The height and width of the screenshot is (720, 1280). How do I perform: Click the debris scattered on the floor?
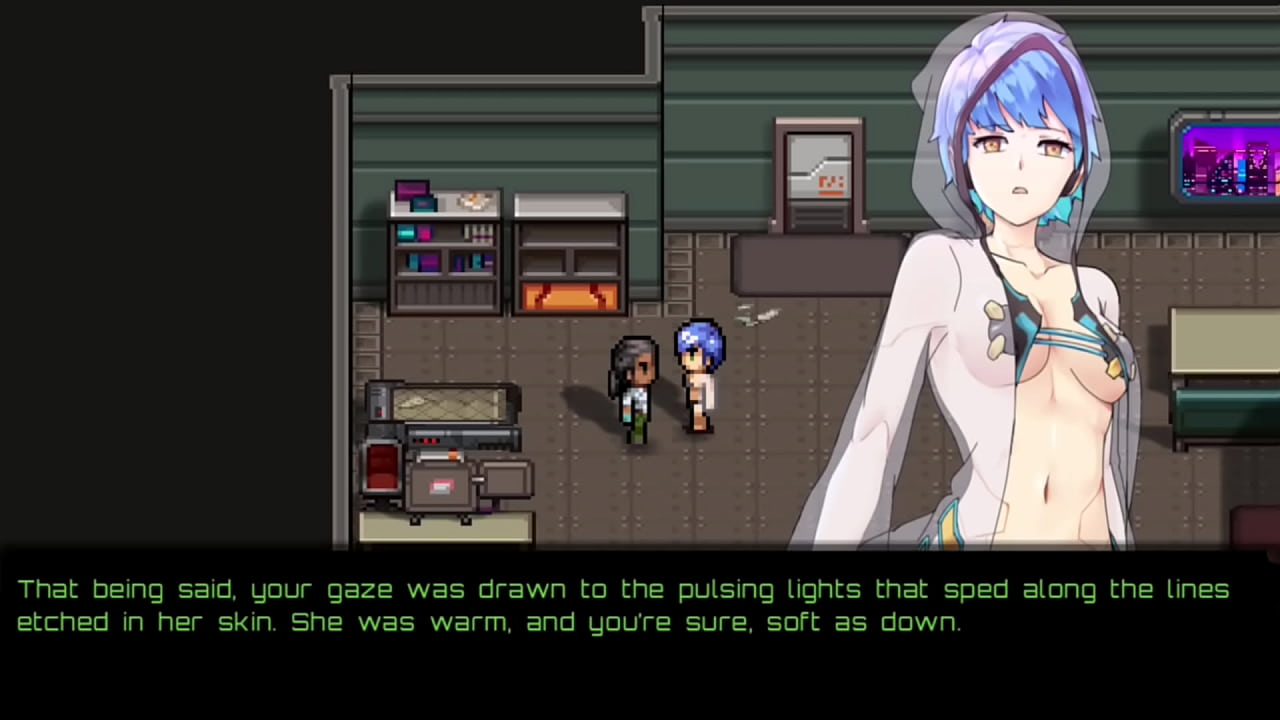(757, 315)
